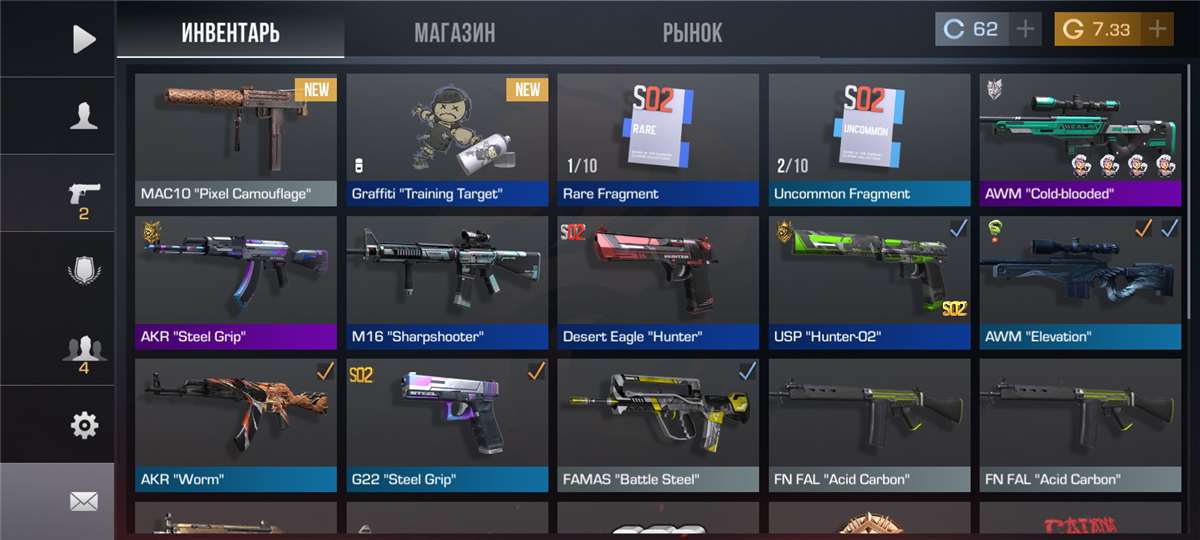Select the FAMAS "Battle Steel" skin

(x=658, y=425)
